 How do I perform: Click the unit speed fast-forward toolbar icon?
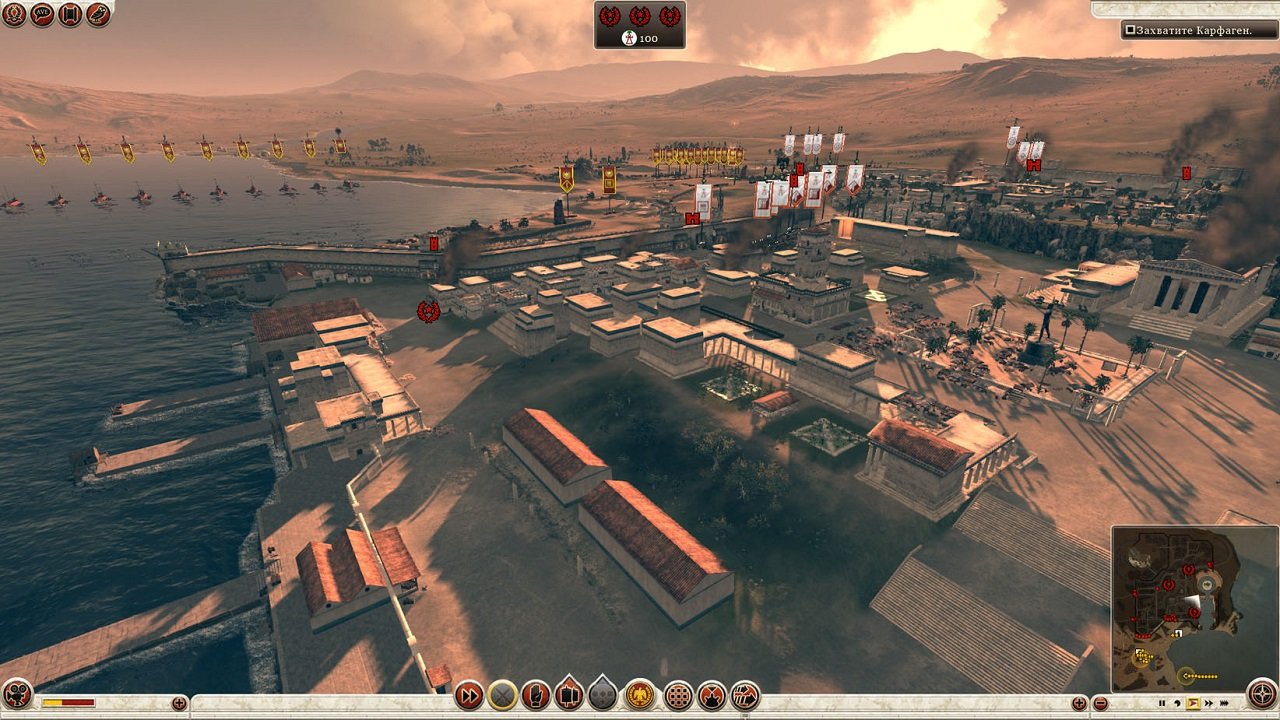pyautogui.click(x=469, y=696)
